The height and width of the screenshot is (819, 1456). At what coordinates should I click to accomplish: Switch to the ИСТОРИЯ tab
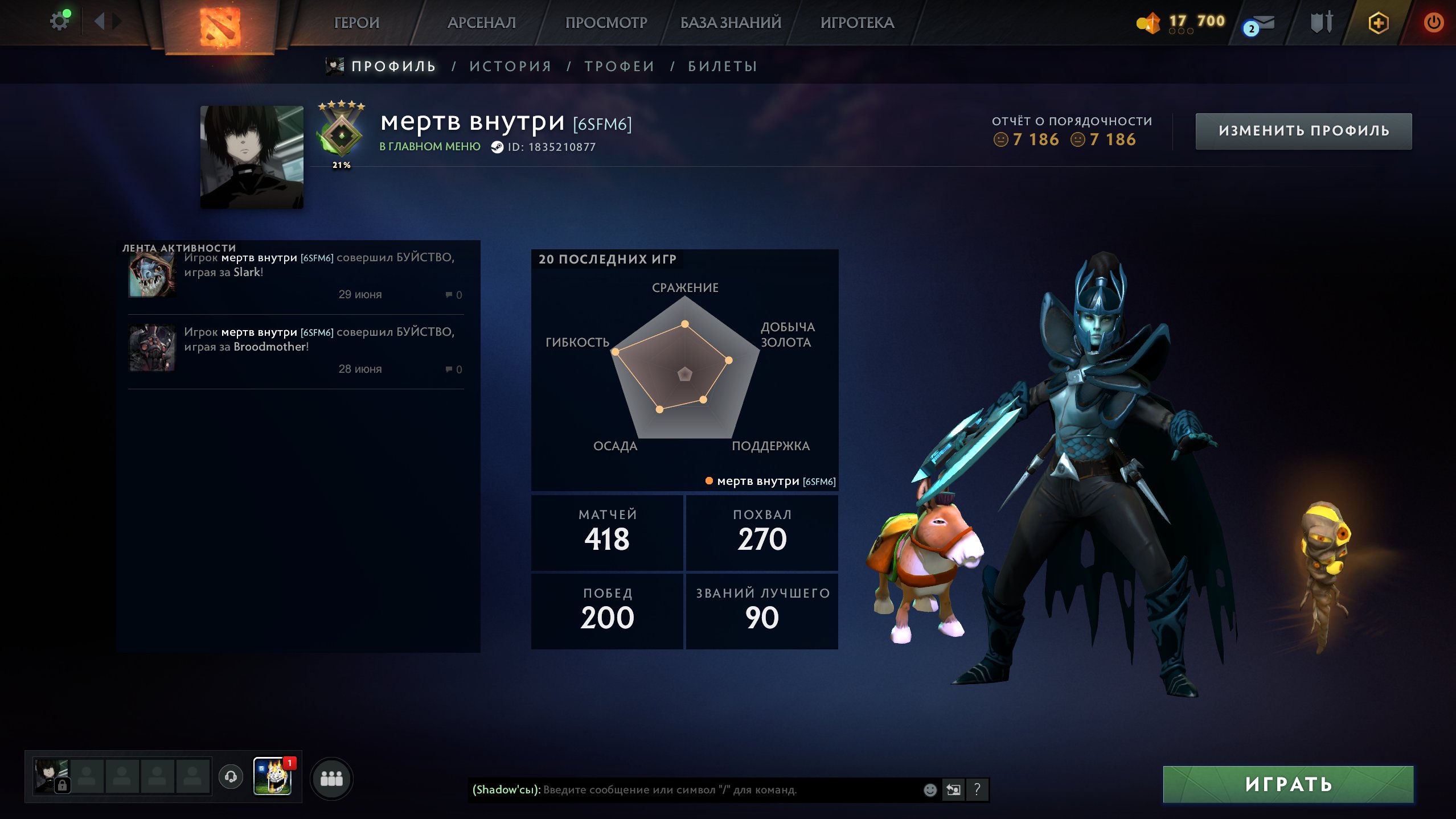pyautogui.click(x=510, y=65)
